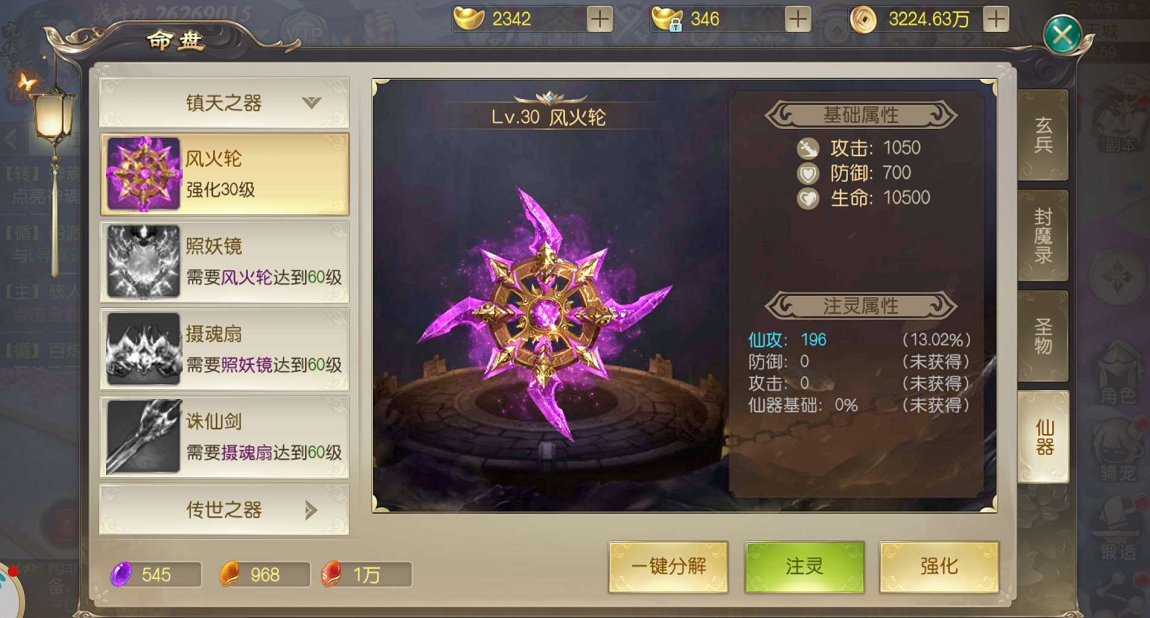
Task: Select the 照妖镜 artifact row
Action: [224, 262]
